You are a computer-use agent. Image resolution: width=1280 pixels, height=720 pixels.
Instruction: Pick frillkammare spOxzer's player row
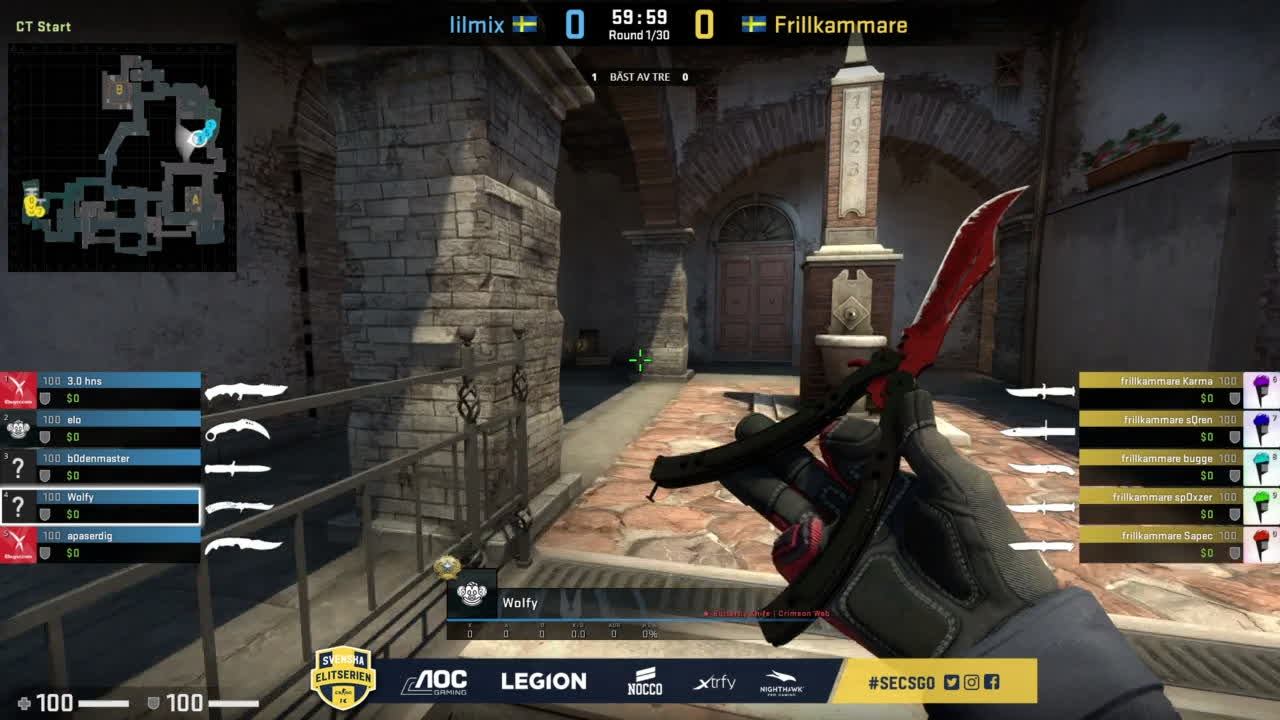(1160, 505)
